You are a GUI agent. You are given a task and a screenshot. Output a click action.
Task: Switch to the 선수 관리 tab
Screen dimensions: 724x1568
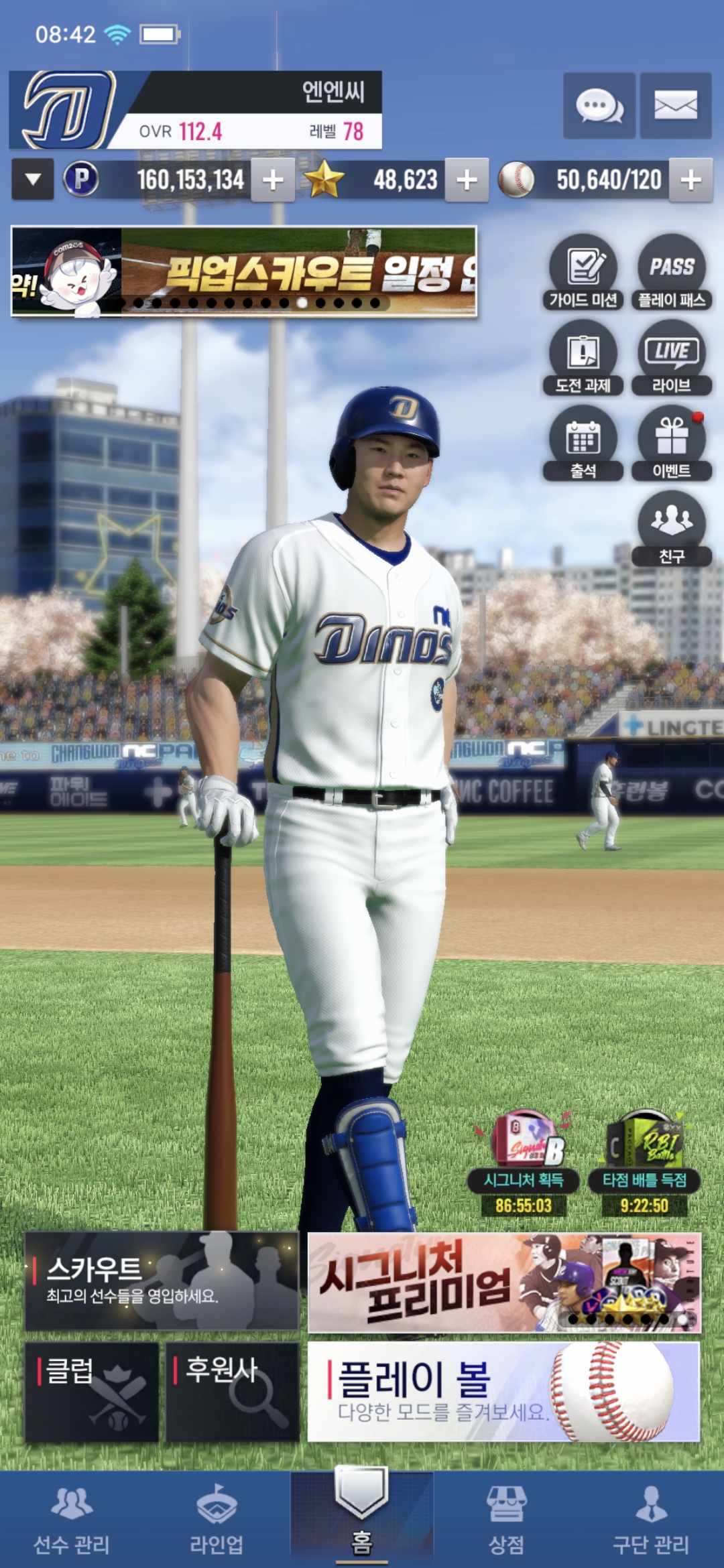pos(72,1520)
